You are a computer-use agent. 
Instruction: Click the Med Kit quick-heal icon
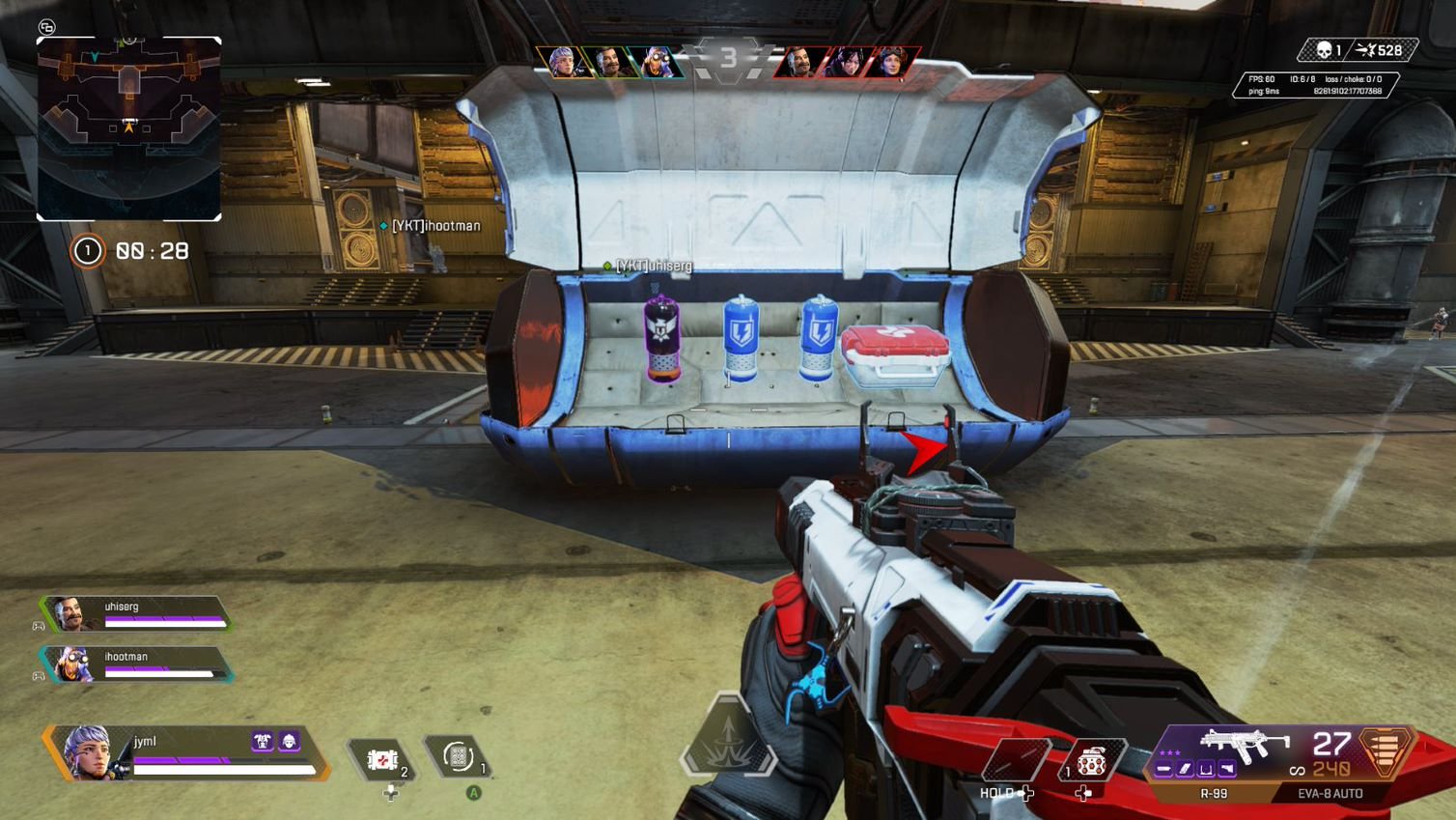coord(382,758)
